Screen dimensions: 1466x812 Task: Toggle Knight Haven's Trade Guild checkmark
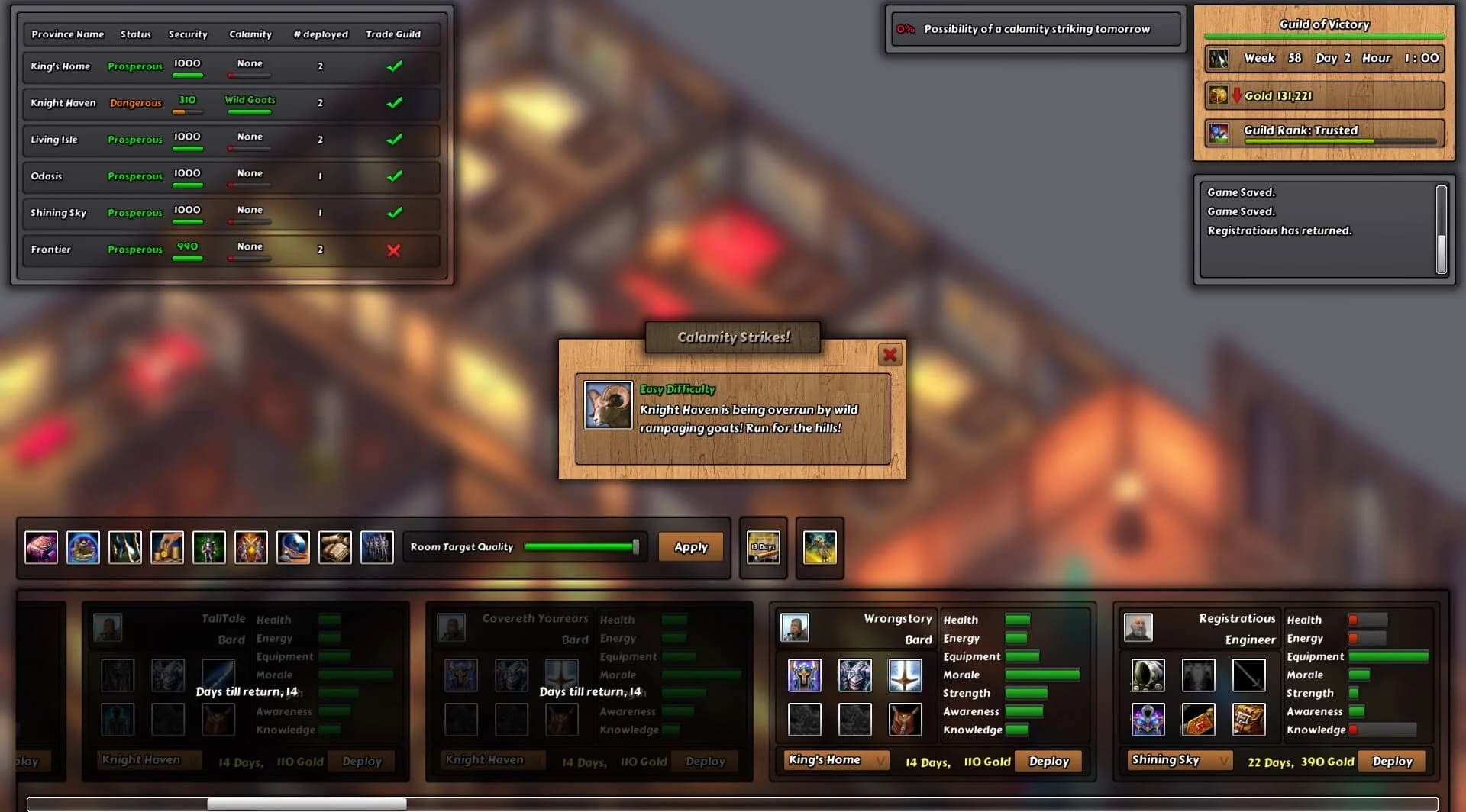(395, 103)
